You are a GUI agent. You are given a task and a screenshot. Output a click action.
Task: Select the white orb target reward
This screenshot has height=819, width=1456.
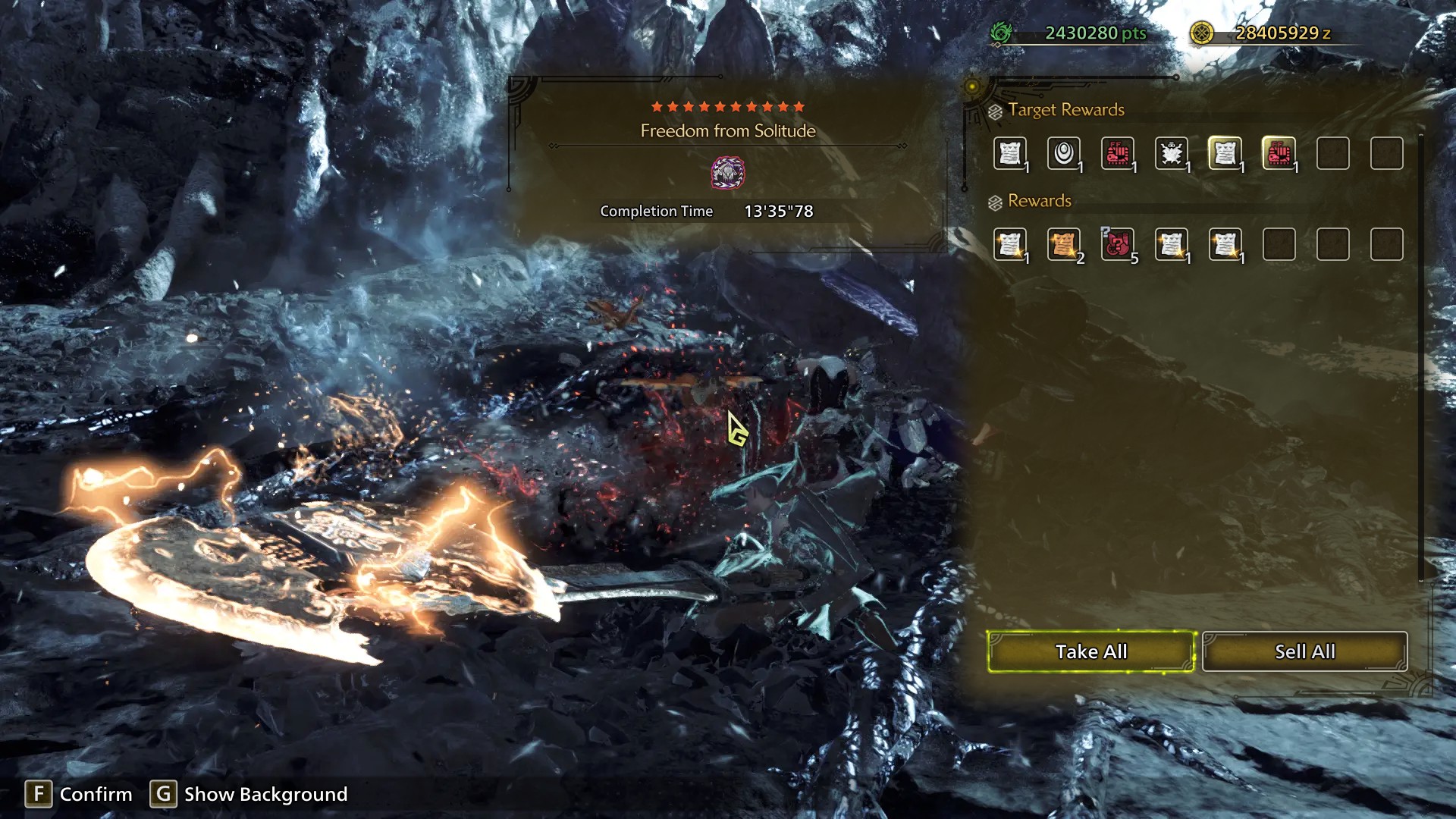click(1064, 154)
